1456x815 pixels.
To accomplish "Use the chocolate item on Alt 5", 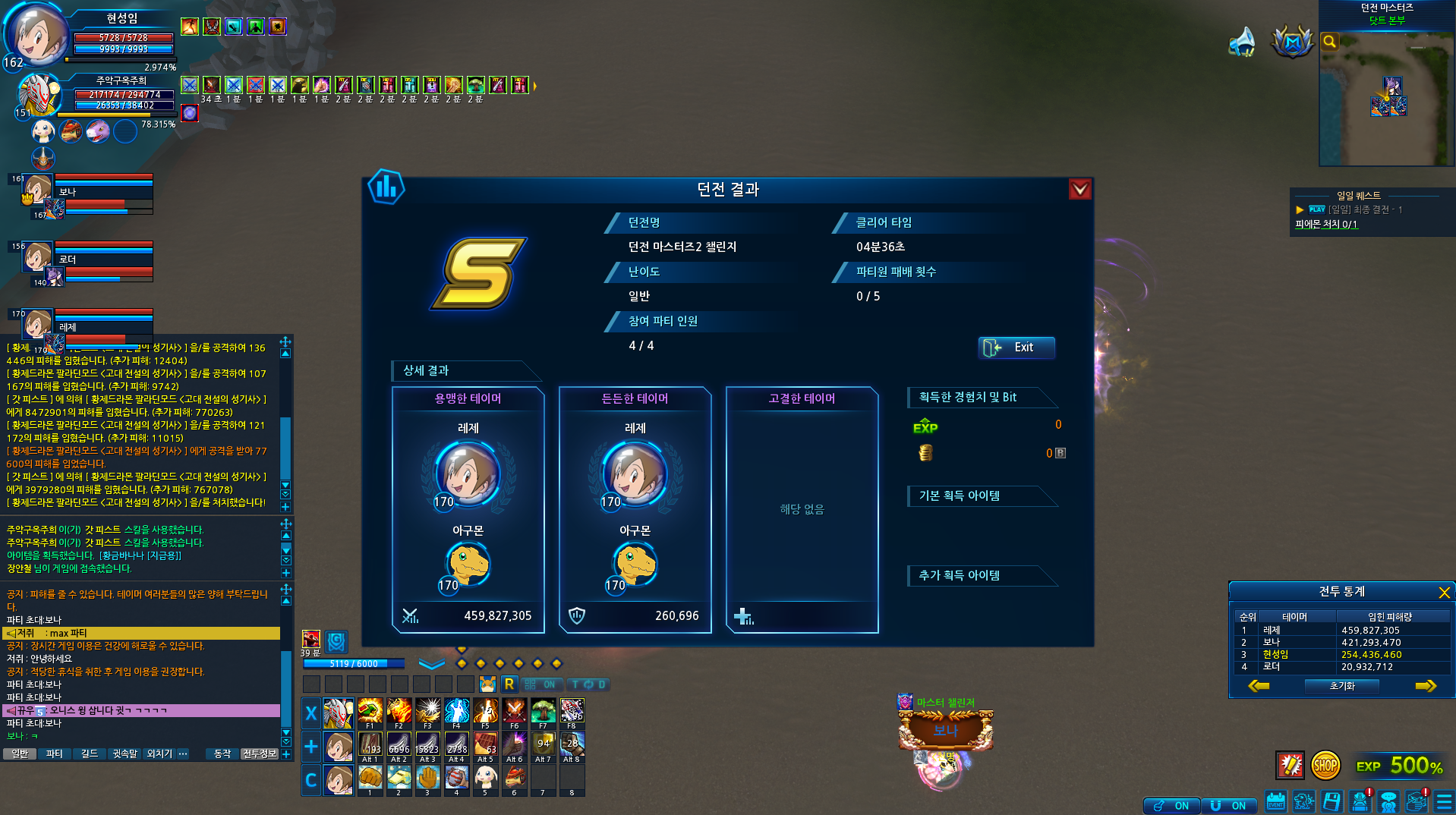I will pos(485,744).
